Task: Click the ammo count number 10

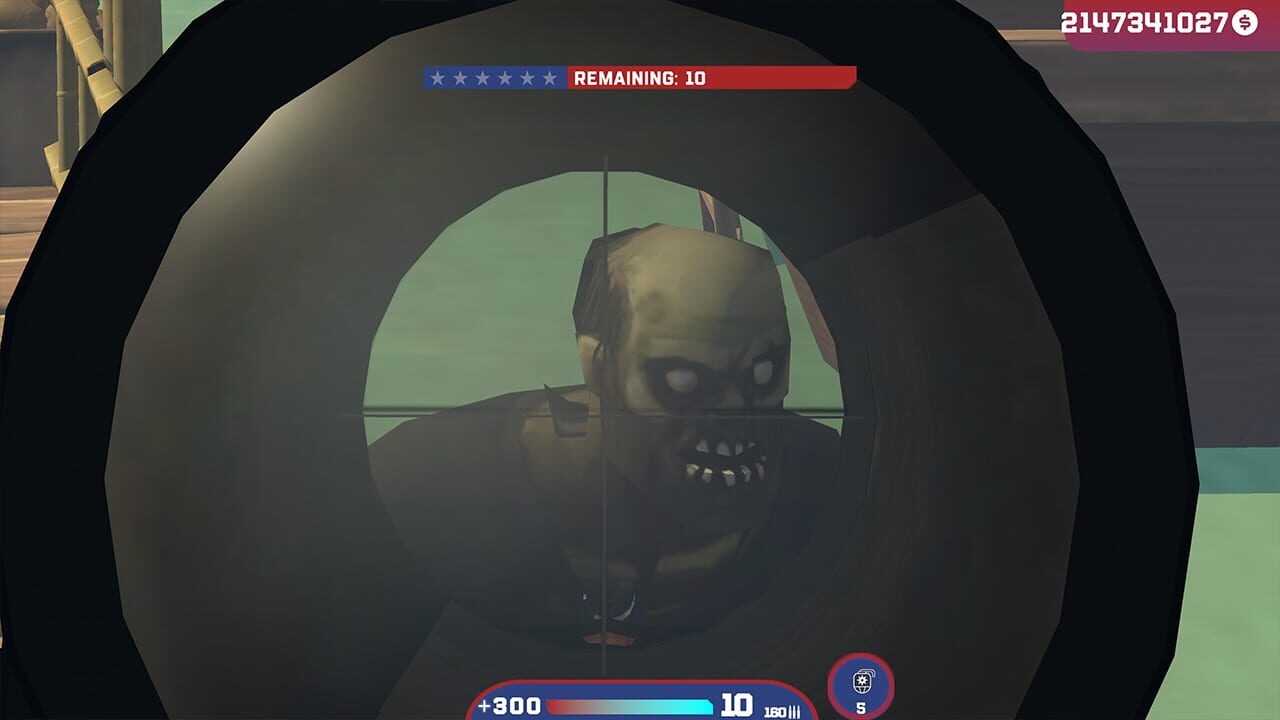Action: (735, 702)
